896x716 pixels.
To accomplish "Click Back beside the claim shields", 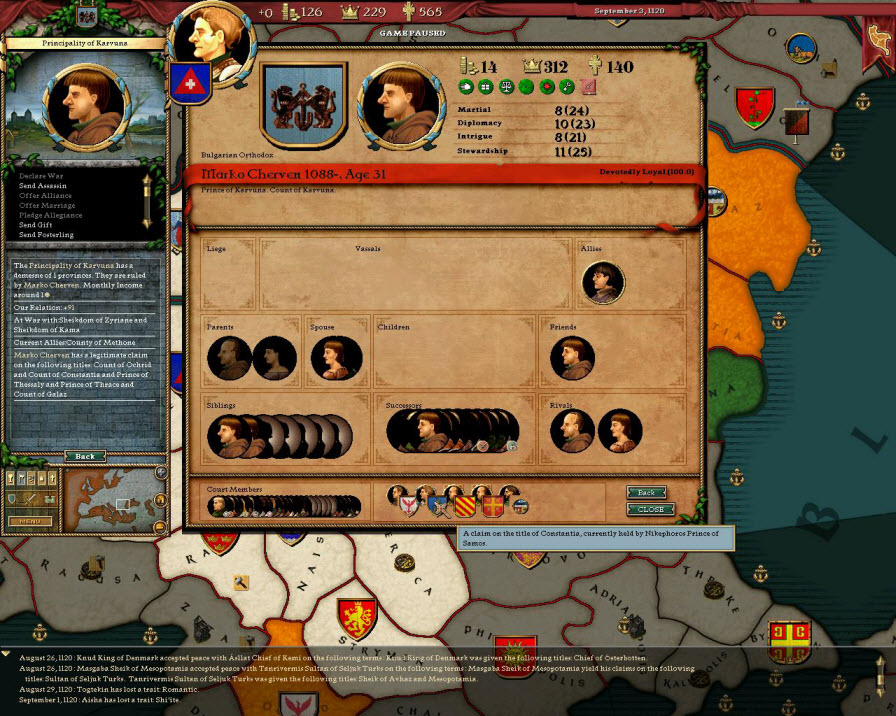I will pos(647,492).
